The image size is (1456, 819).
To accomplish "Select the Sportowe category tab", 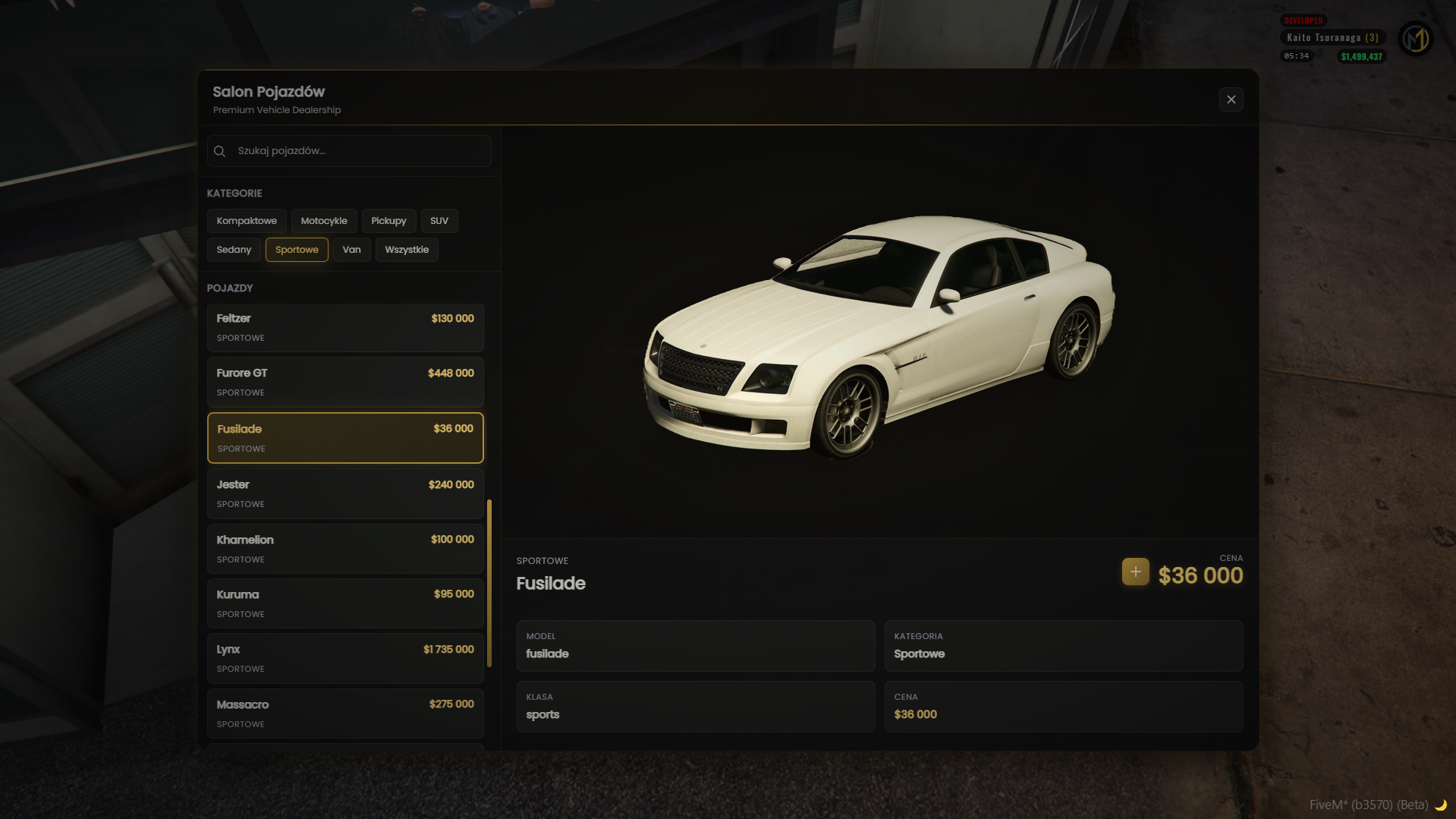I will 297,250.
